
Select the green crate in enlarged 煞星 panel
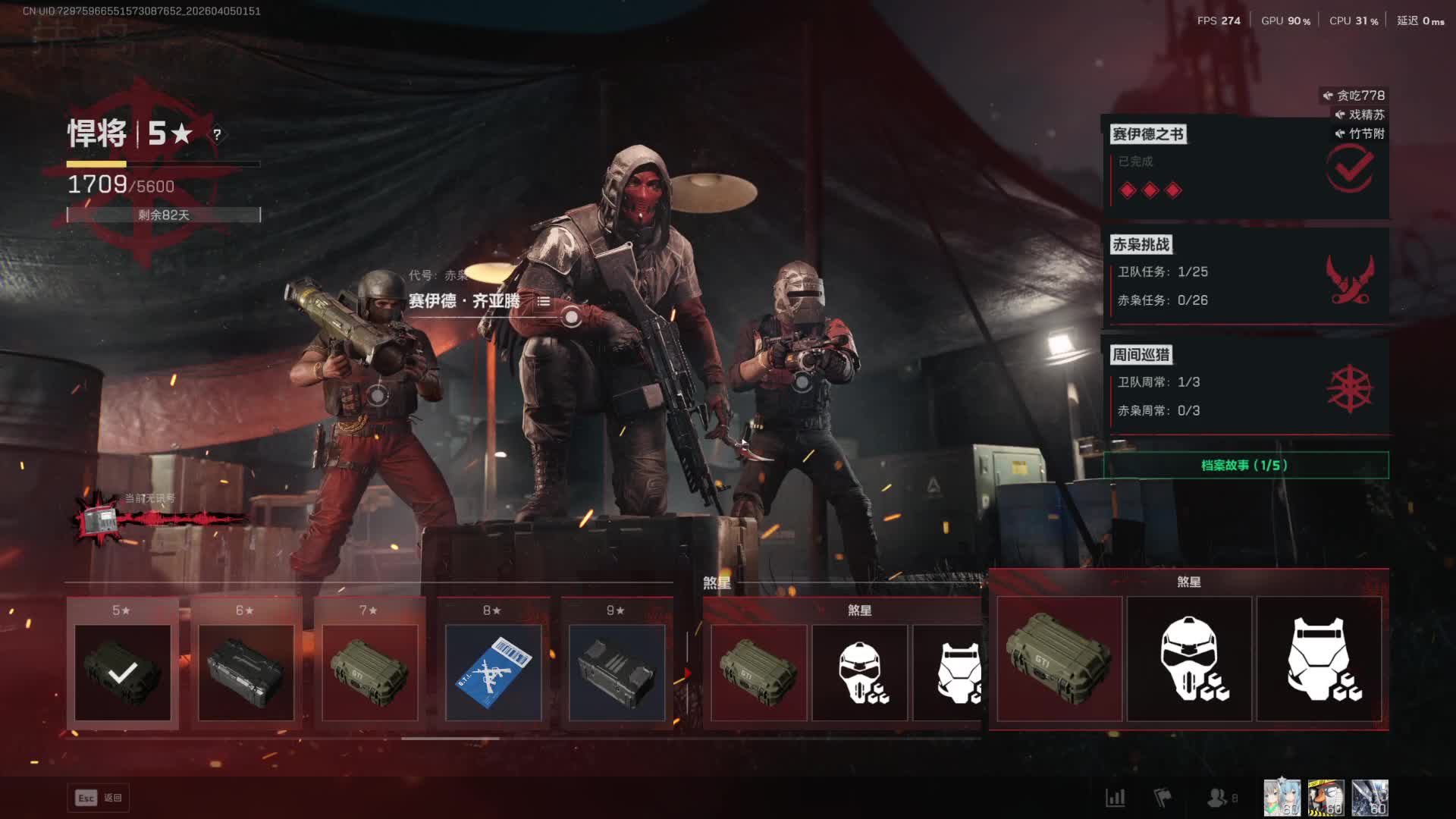1059,658
